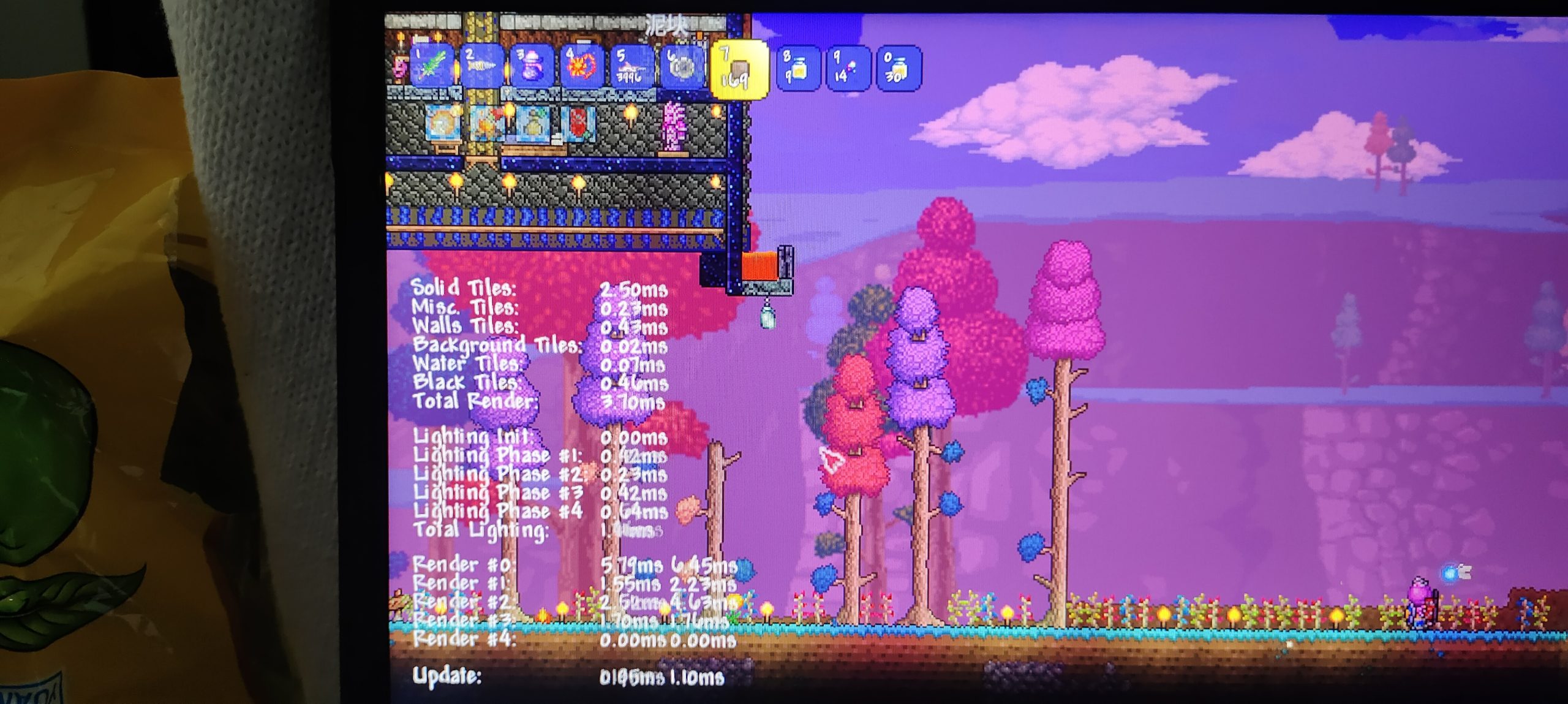
Task: Select the stack of 14 in slot 9
Action: coord(848,67)
